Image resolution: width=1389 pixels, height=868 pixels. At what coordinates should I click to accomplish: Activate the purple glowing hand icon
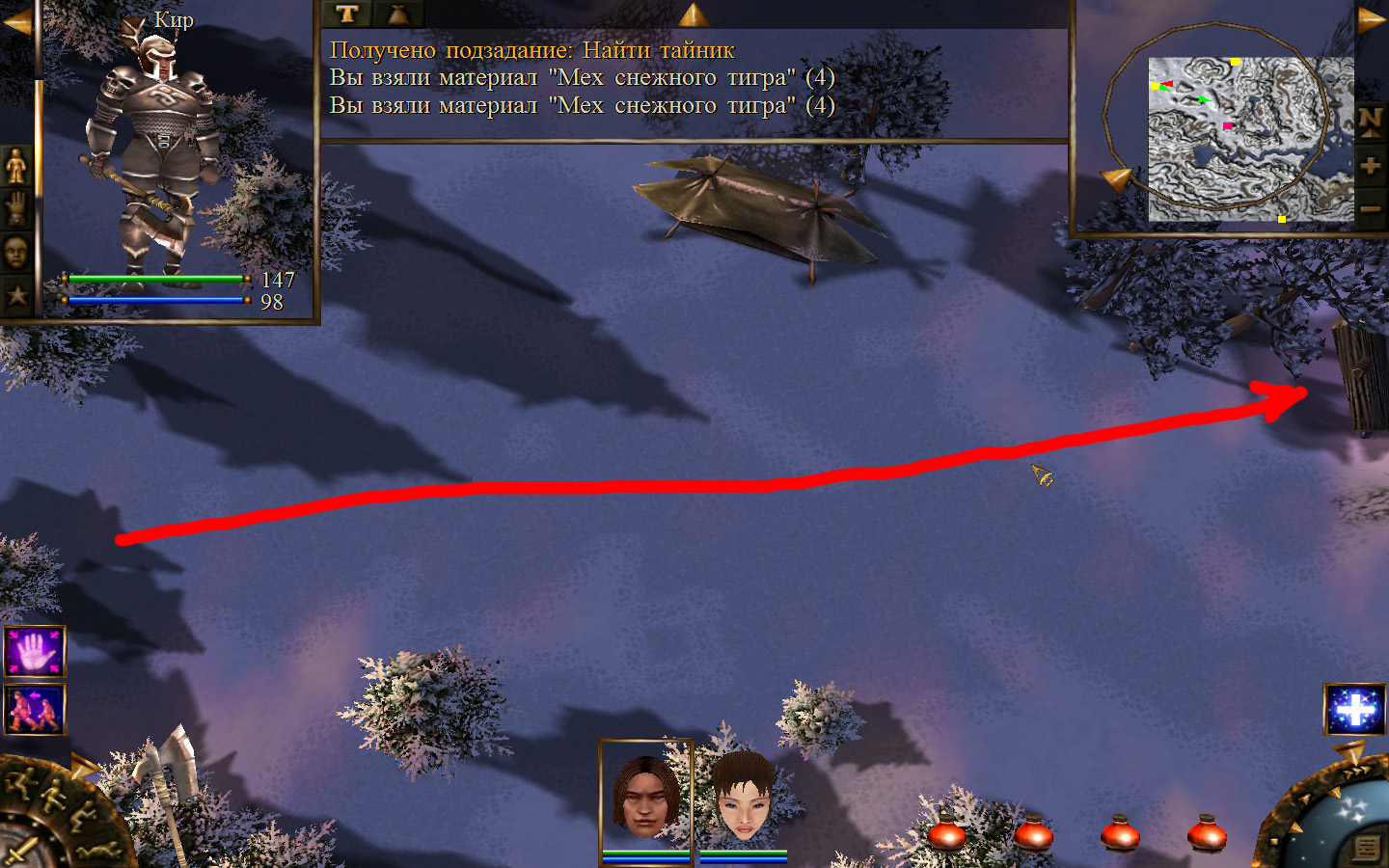click(35, 652)
